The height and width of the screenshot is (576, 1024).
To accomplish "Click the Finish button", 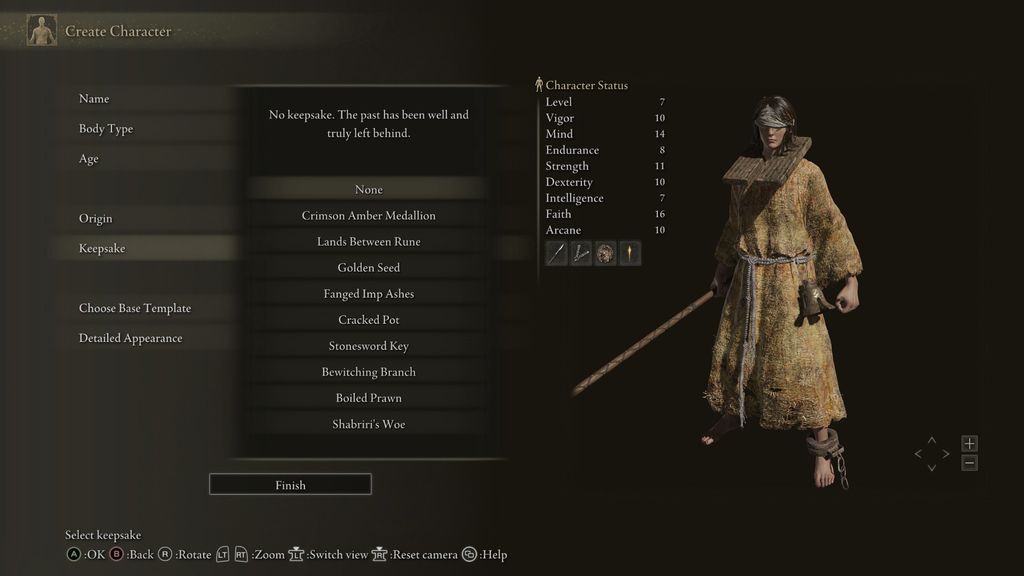I will pyautogui.click(x=290, y=485).
